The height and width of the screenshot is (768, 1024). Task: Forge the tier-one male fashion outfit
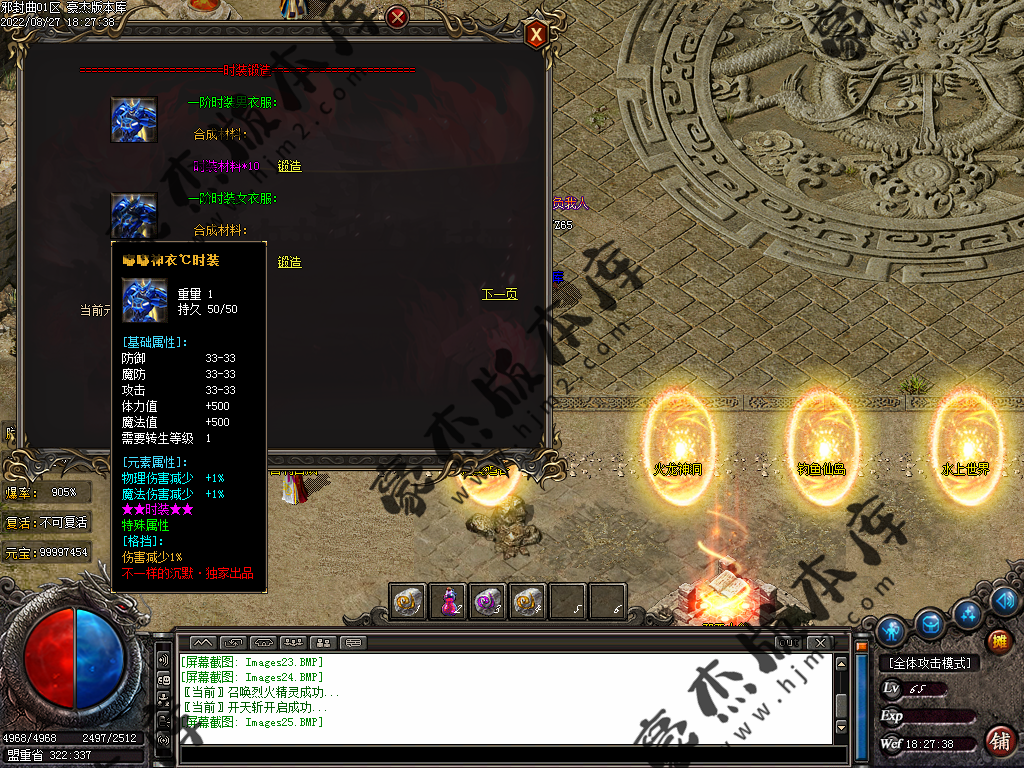click(x=289, y=166)
